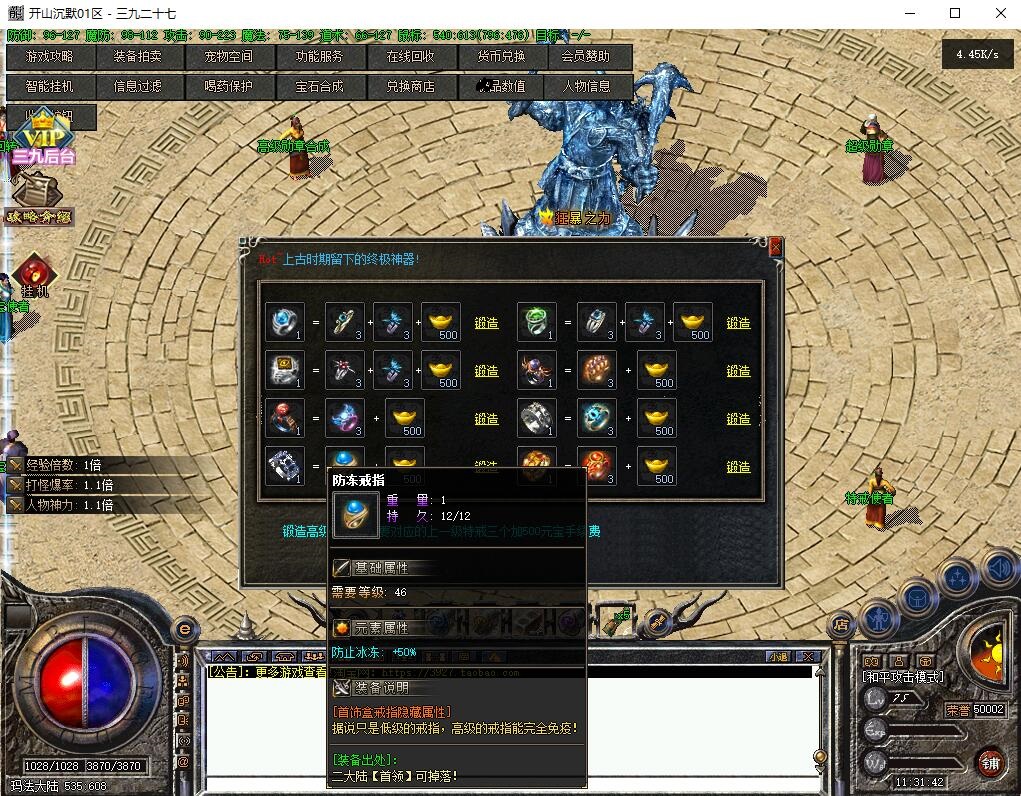Open the 货币兑换 currency exchange

point(500,57)
